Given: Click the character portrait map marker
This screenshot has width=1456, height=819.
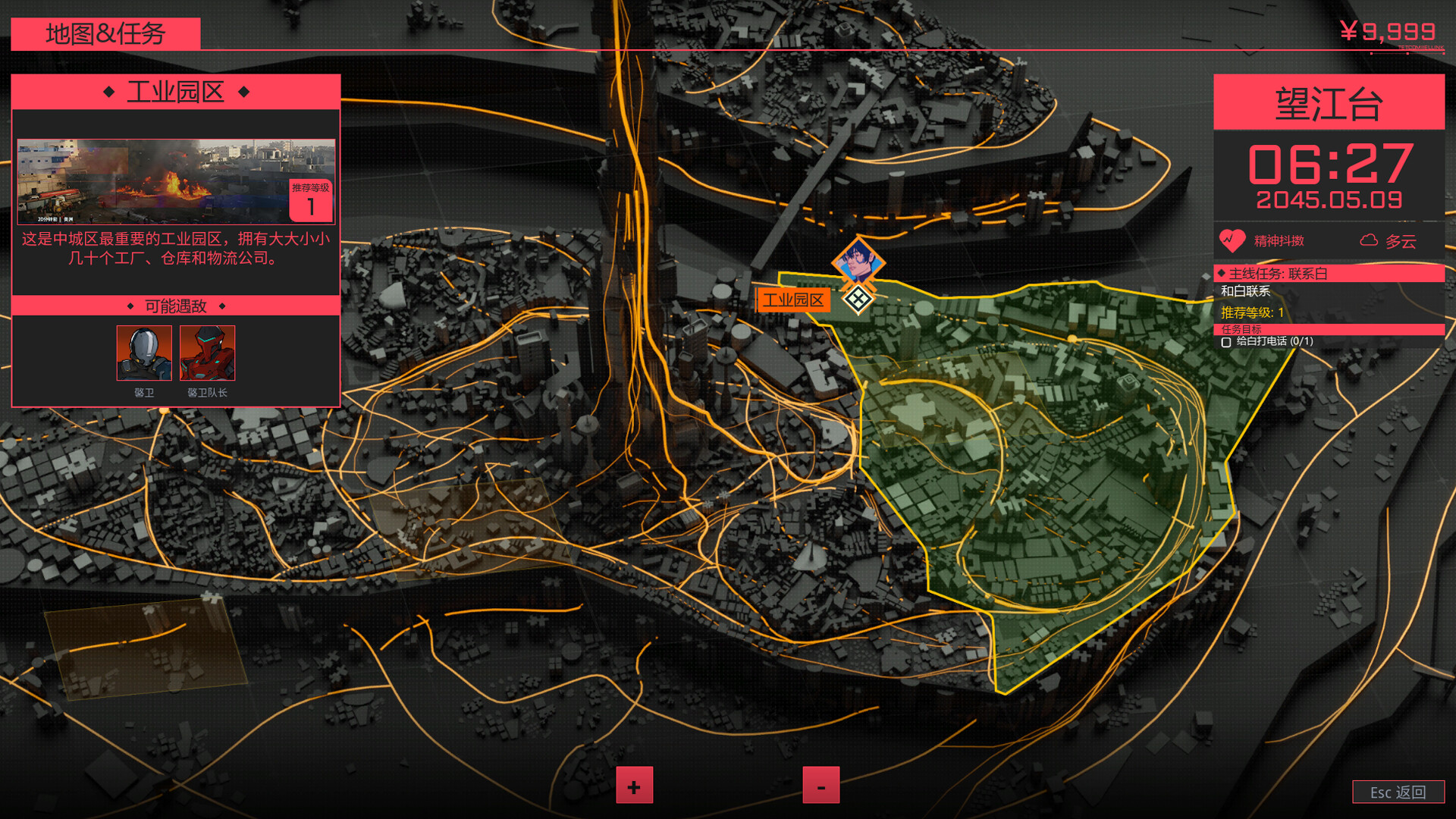Looking at the screenshot, I should coord(858,262).
